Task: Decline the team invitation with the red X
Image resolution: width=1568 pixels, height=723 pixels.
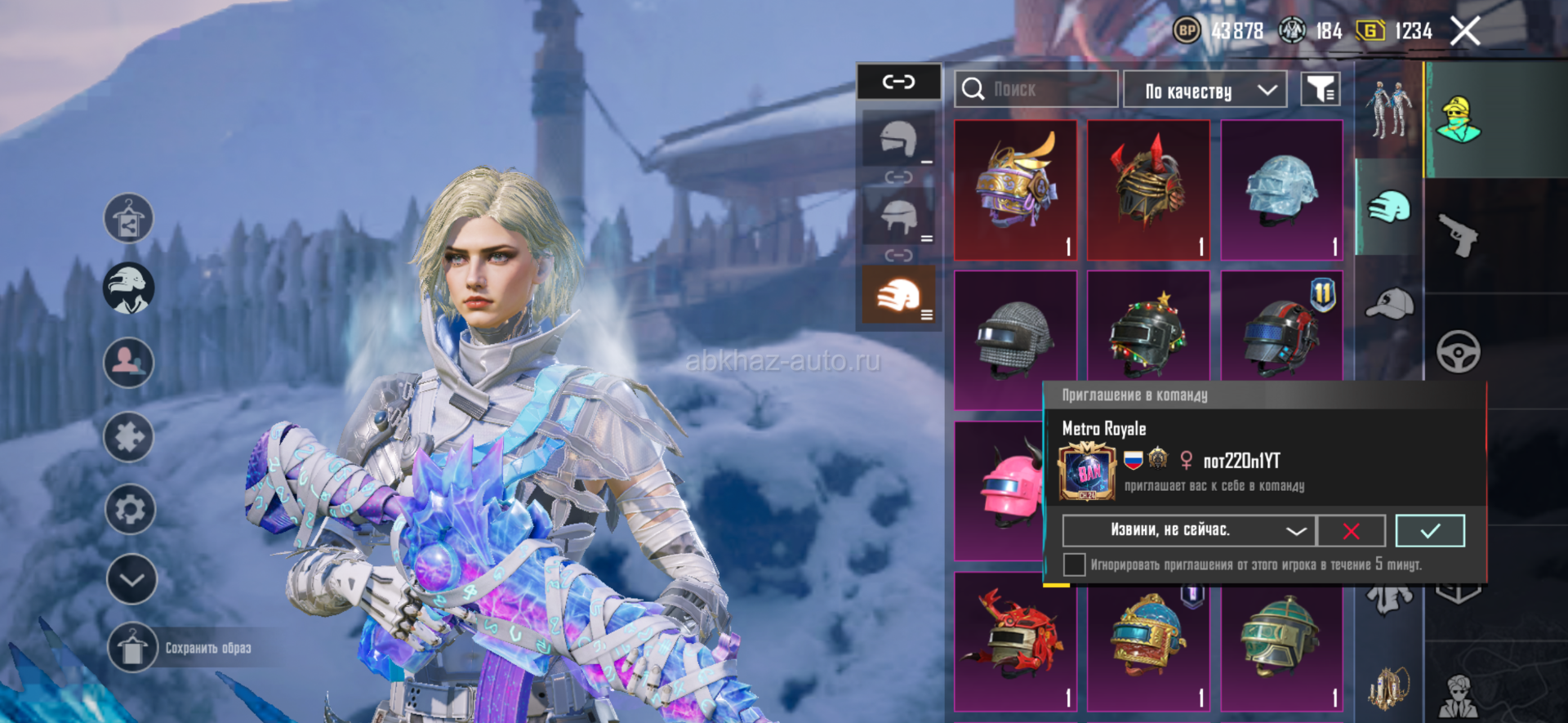Action: [x=1352, y=531]
